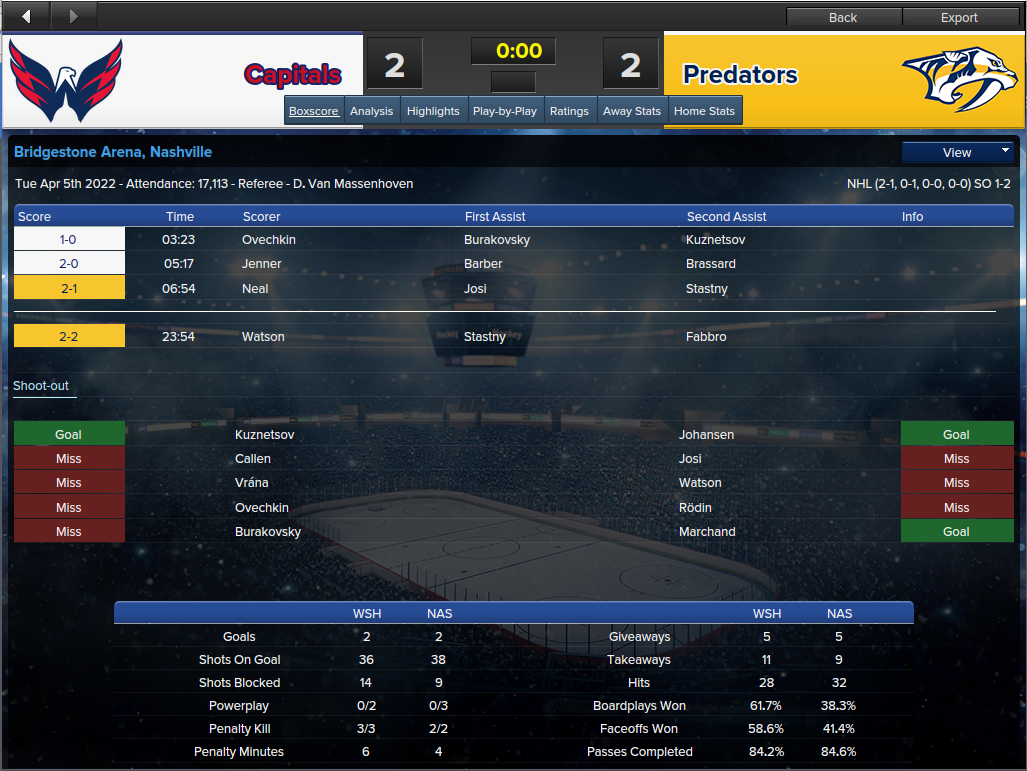Viewport: 1027px width, 771px height.
Task: Export the boxscore
Action: point(959,17)
